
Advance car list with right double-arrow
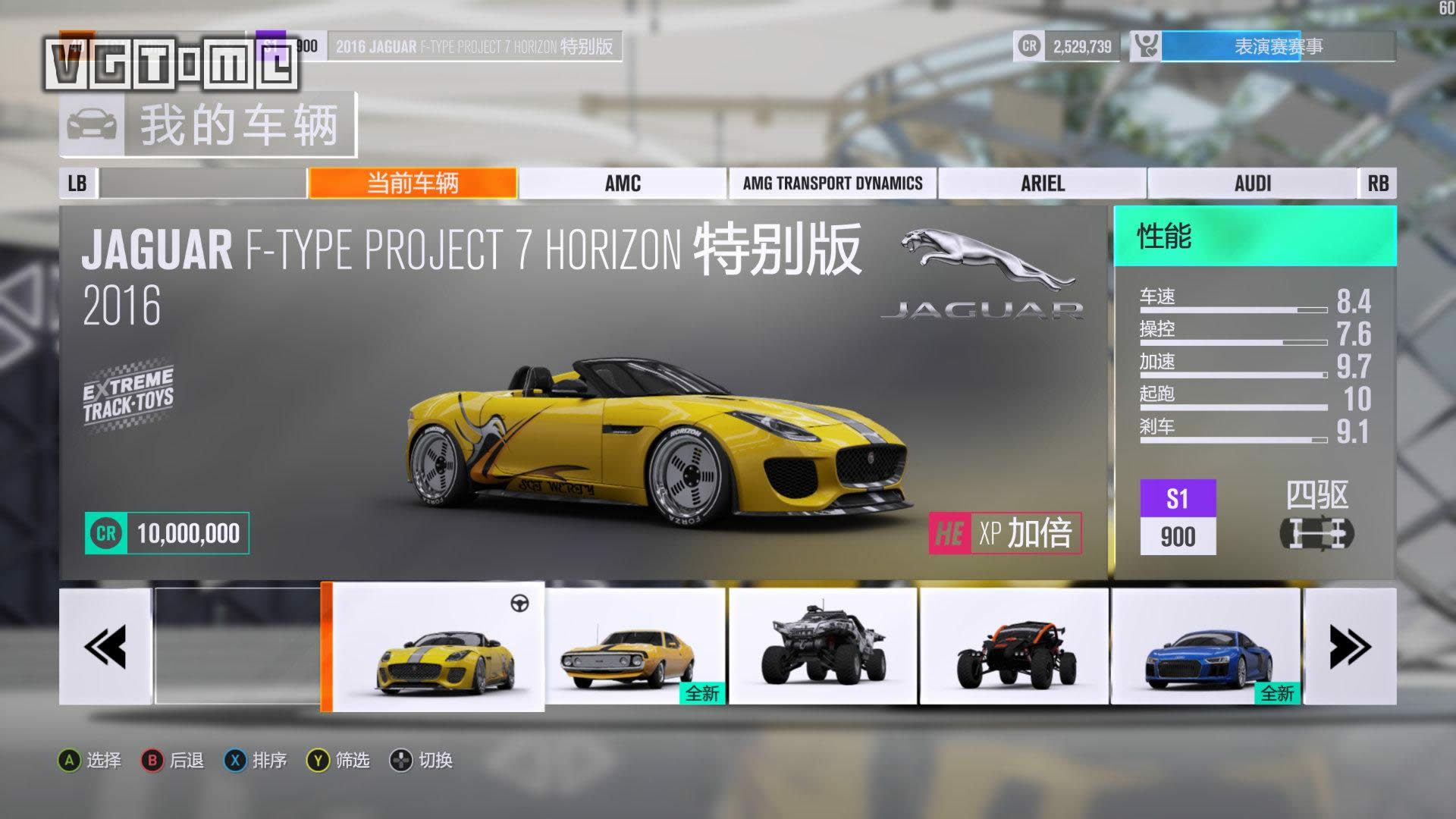click(1350, 647)
